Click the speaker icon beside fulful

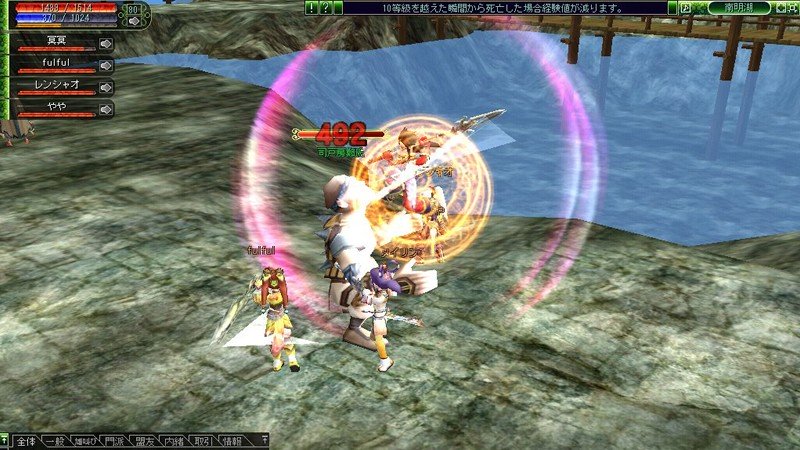click(x=106, y=66)
